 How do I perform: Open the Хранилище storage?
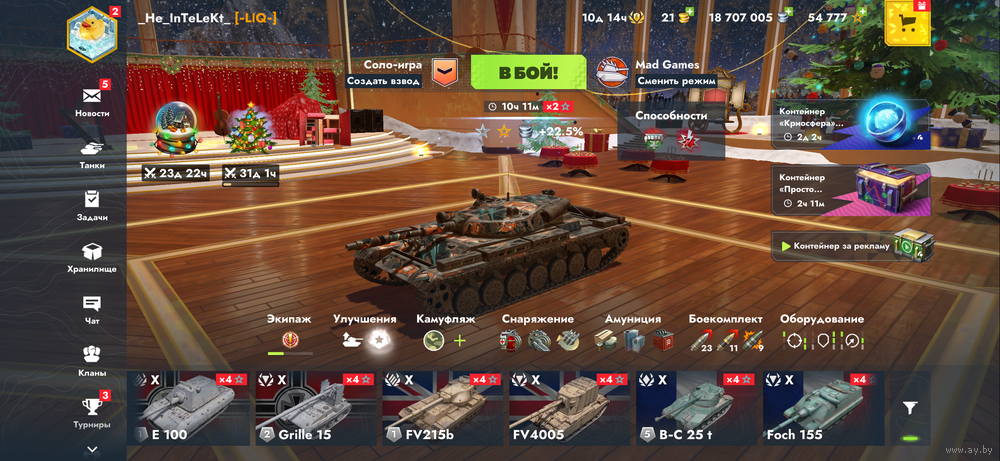tap(92, 256)
